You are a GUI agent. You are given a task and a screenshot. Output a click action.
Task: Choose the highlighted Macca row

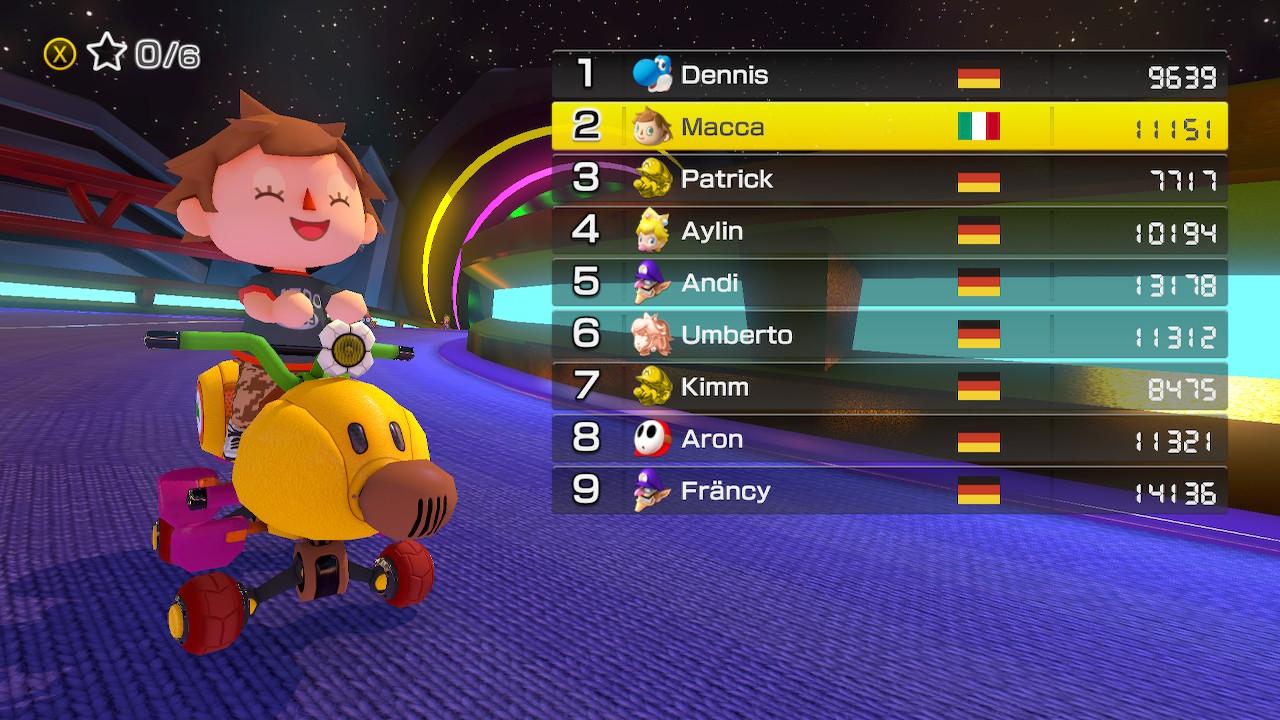coord(888,127)
